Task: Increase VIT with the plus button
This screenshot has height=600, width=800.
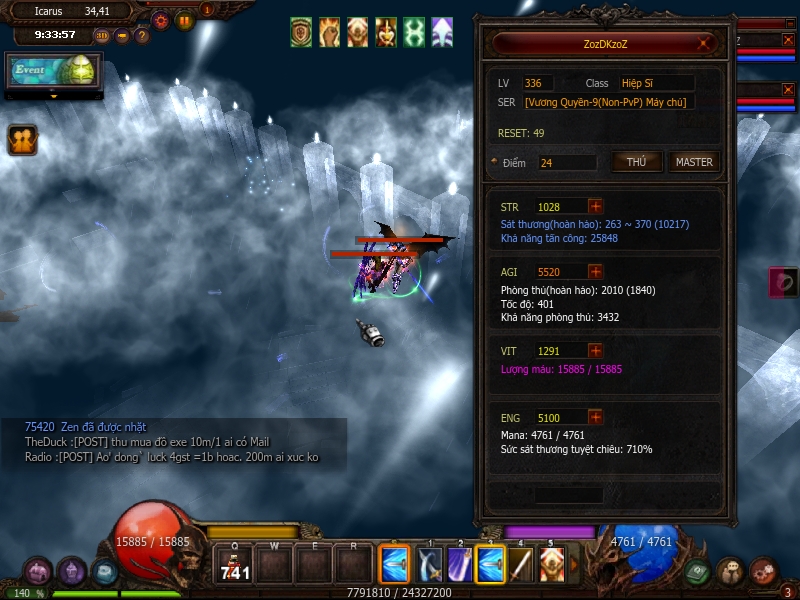Action: pyautogui.click(x=596, y=351)
